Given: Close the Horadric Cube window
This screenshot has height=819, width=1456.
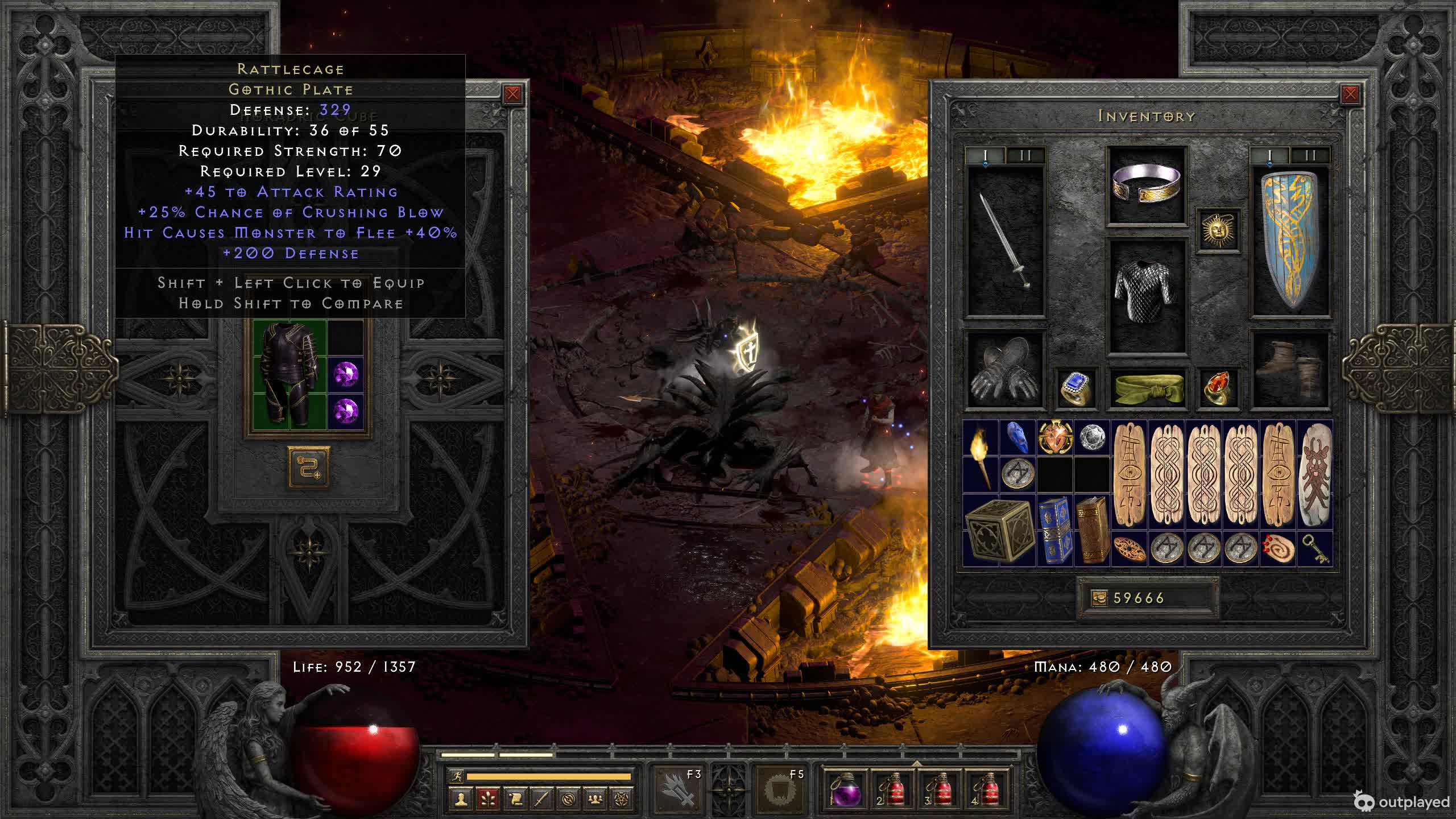Looking at the screenshot, I should (512, 94).
